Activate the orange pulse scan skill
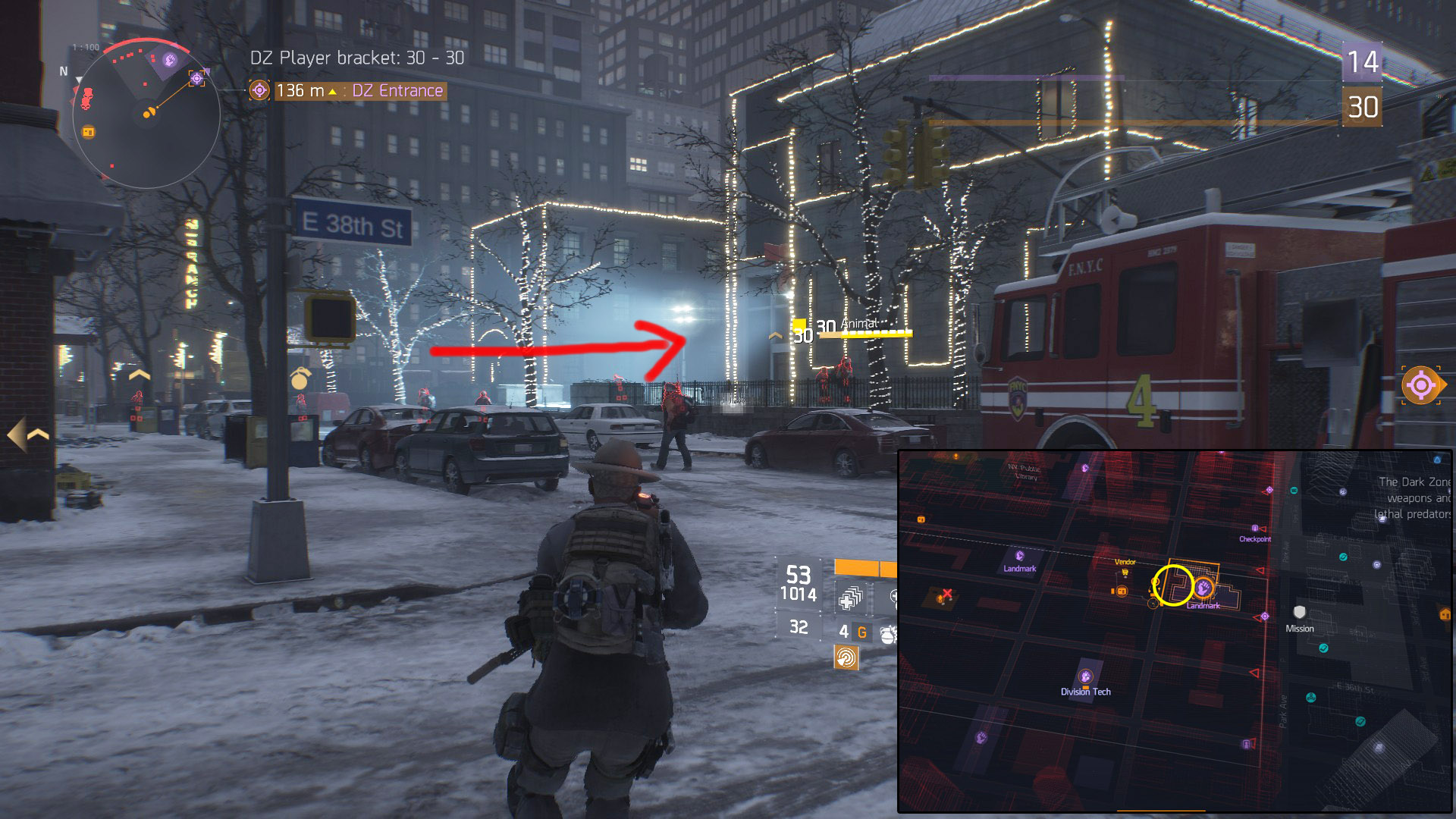The height and width of the screenshot is (819, 1456). click(846, 657)
